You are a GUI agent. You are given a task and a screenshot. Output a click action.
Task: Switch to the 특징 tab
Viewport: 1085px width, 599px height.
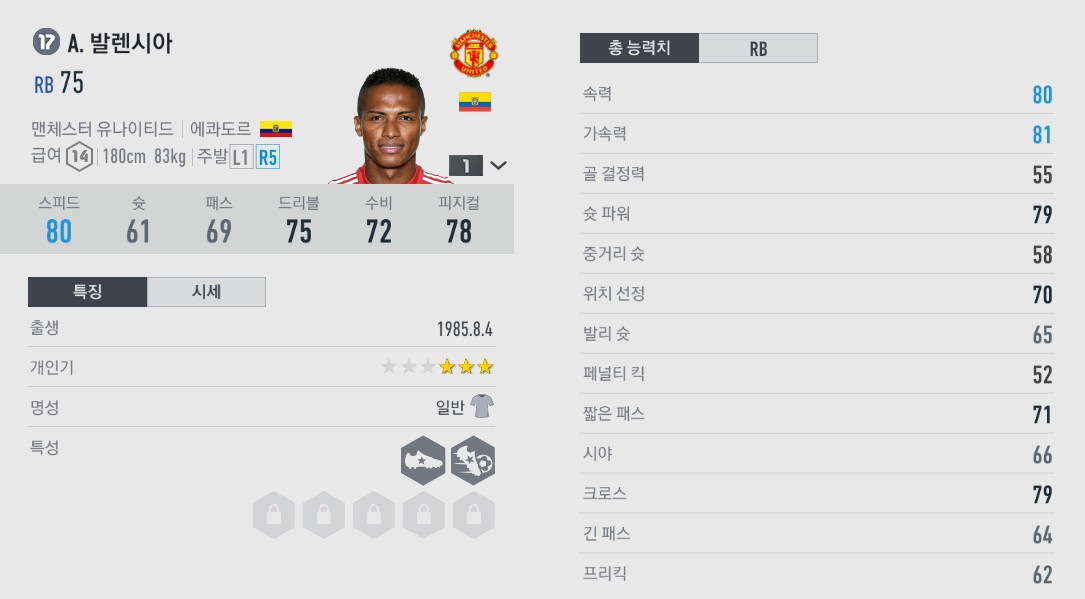[x=87, y=292]
